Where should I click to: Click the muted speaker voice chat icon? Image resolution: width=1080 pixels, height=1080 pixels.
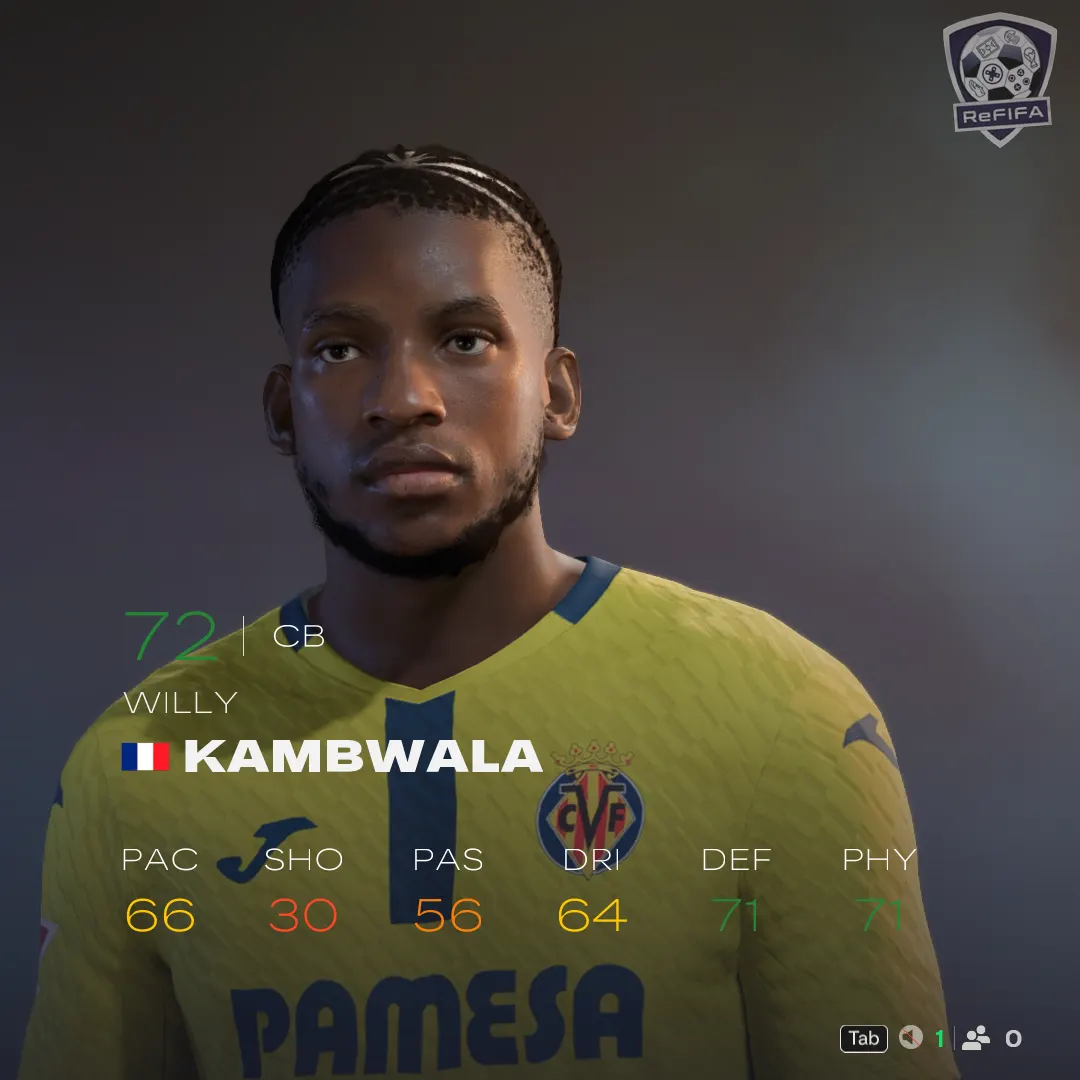(910, 1038)
